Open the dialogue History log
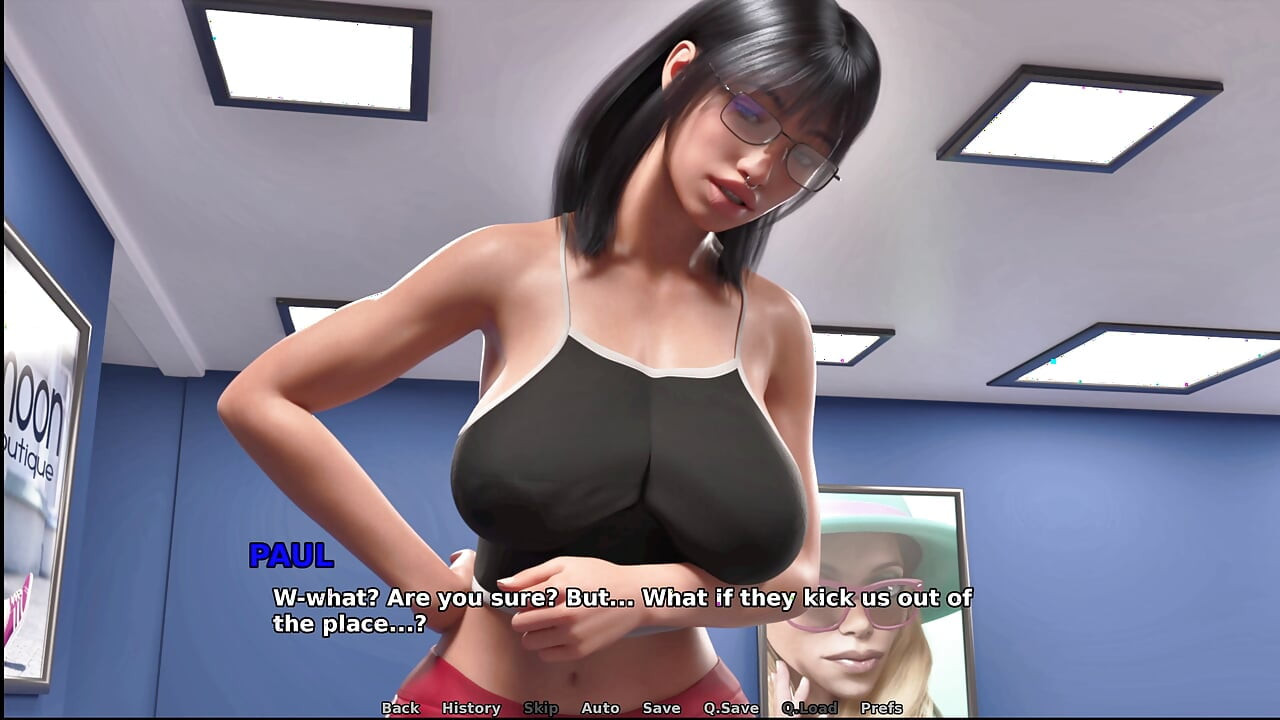This screenshot has width=1280, height=720. (471, 708)
